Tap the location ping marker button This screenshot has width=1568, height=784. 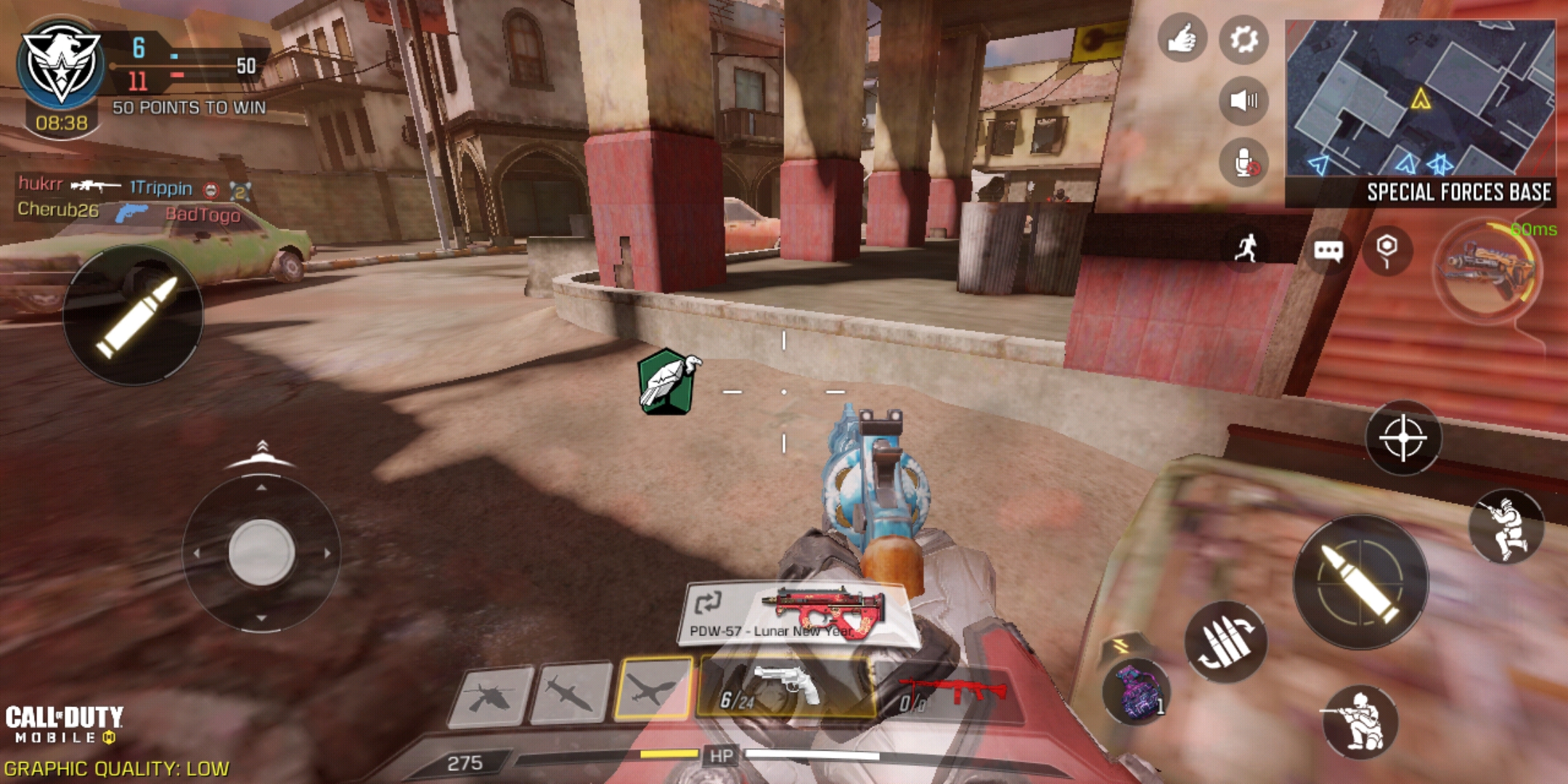(x=1387, y=250)
